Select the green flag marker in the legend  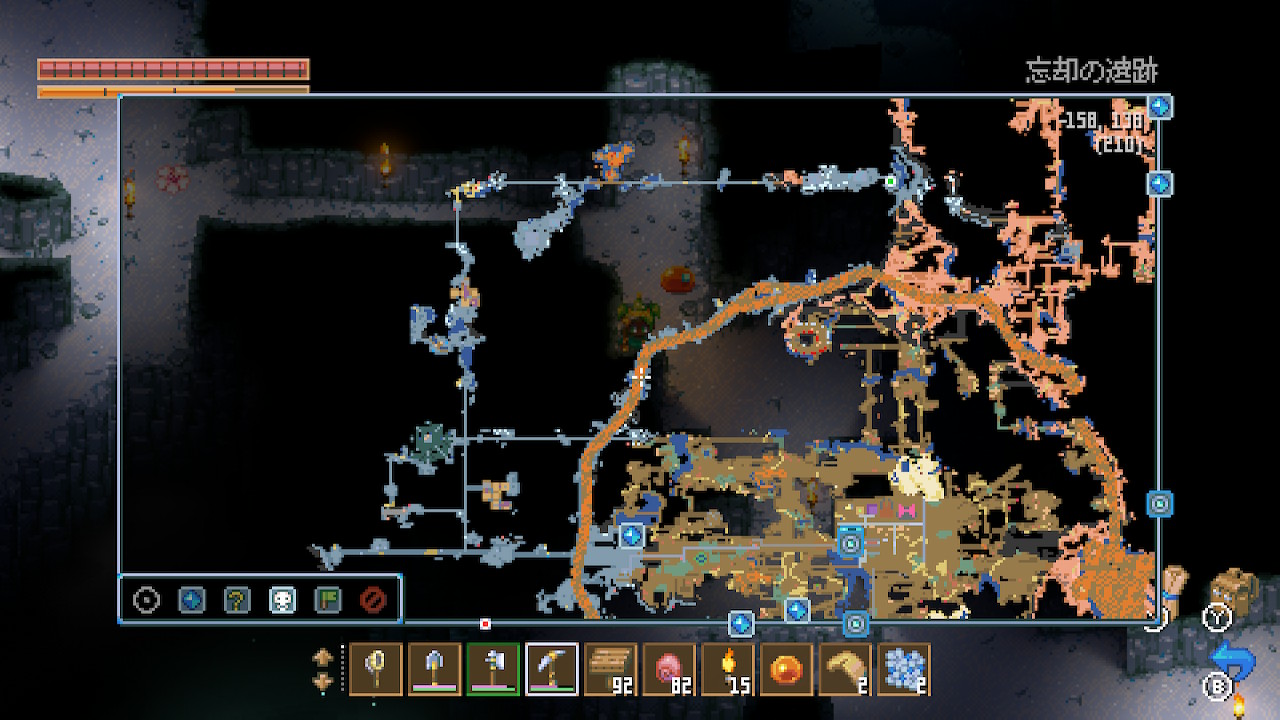click(327, 600)
